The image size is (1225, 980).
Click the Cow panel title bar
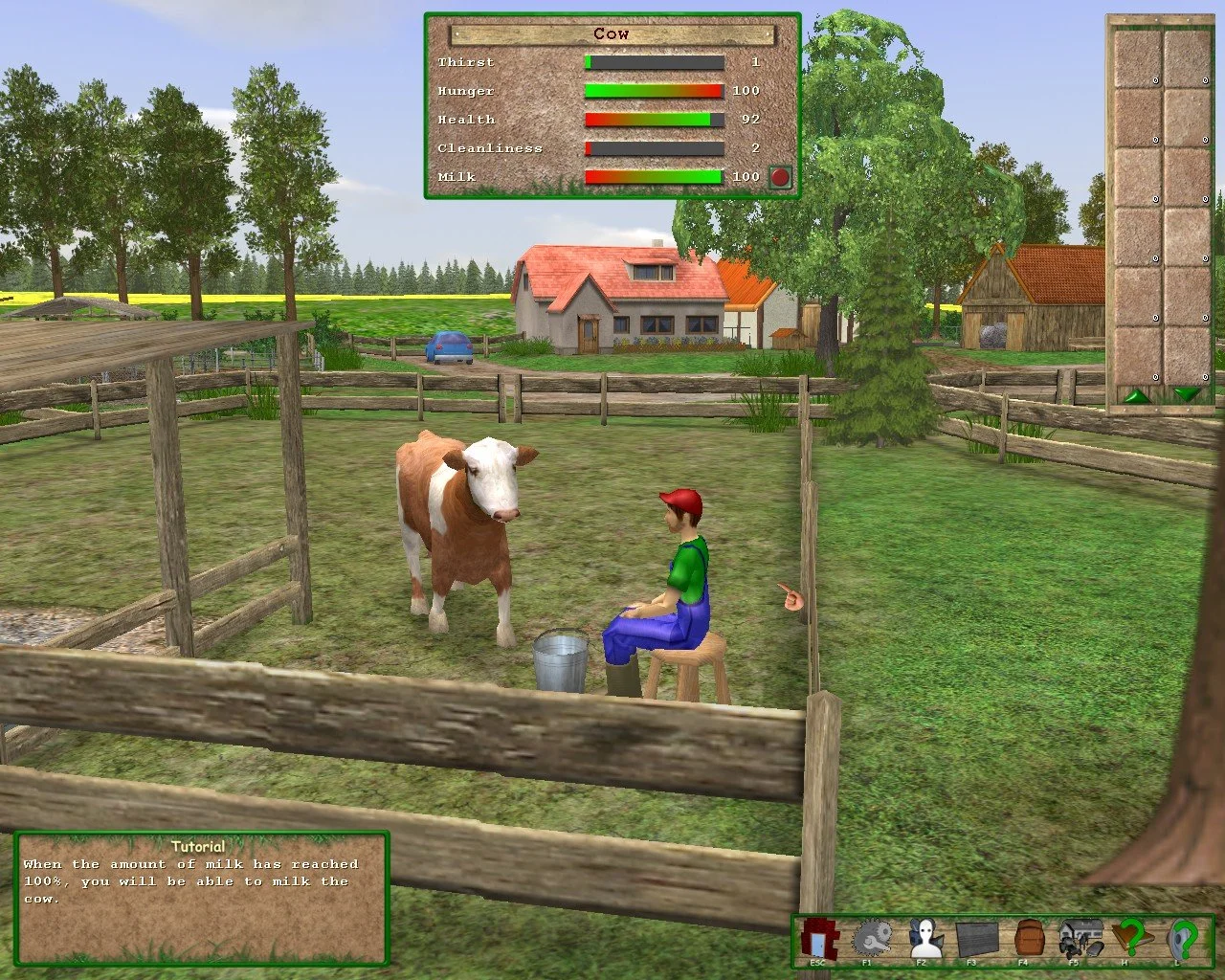coord(611,33)
